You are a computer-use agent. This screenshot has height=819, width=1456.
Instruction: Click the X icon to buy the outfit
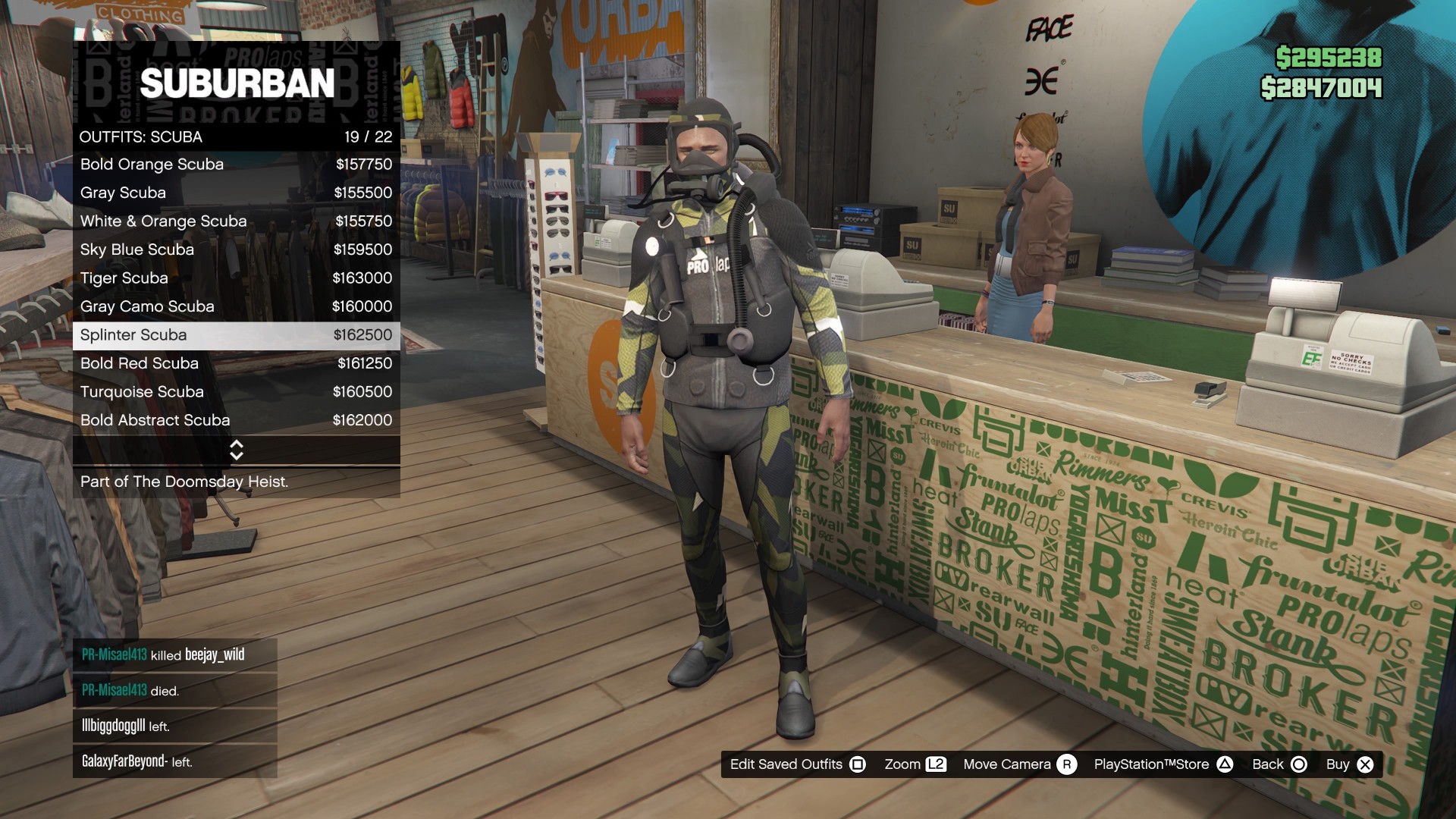click(x=1367, y=764)
